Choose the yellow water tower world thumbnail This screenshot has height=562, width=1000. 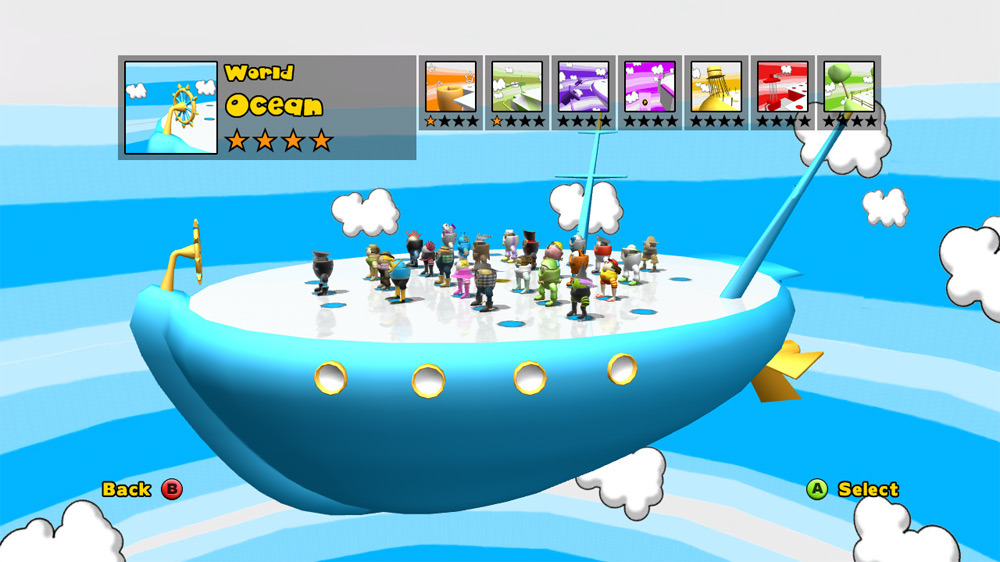[x=716, y=87]
